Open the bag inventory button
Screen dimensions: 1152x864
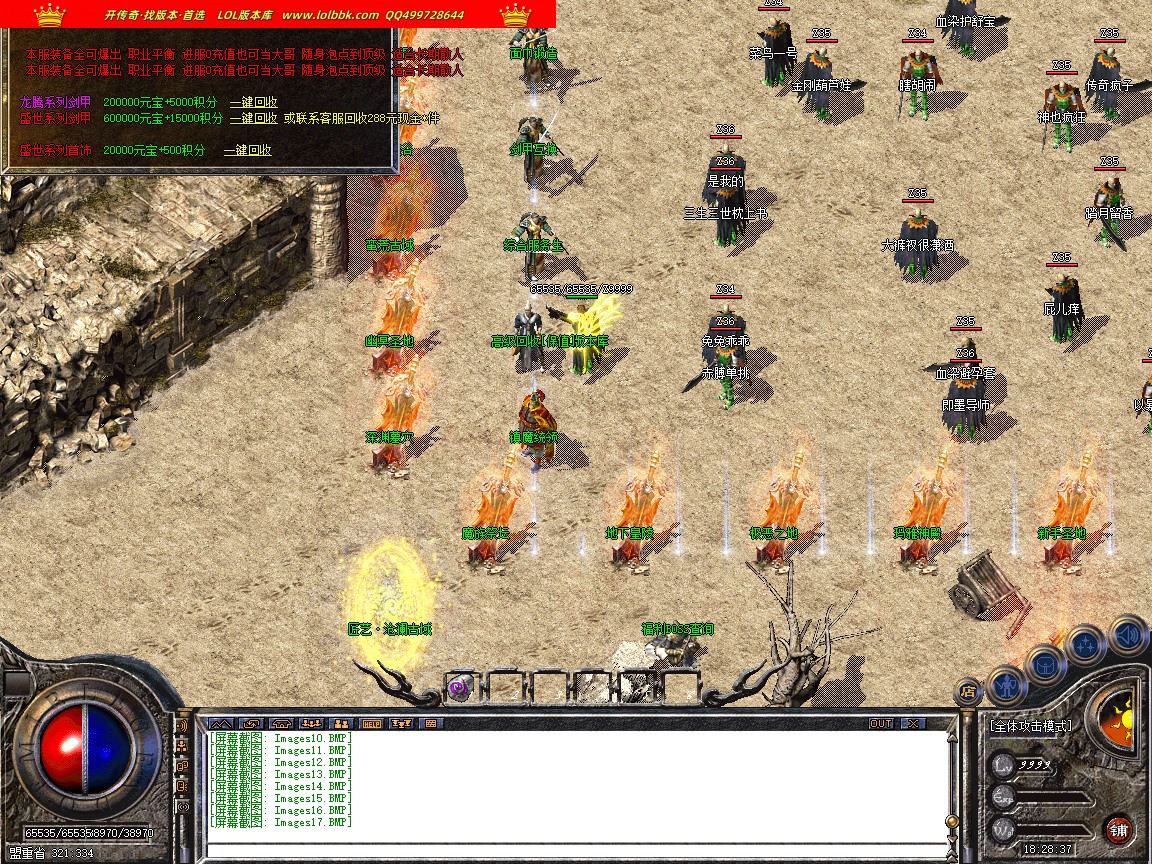tap(1046, 662)
